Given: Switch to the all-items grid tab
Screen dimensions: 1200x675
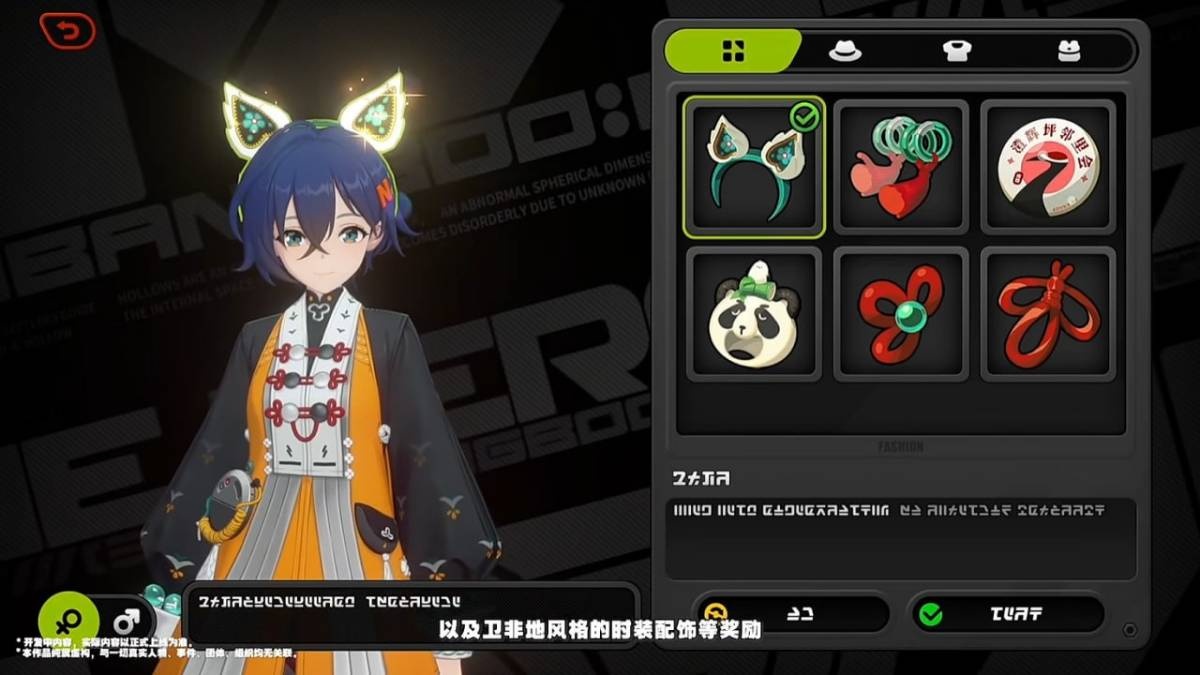Looking at the screenshot, I should 733,51.
